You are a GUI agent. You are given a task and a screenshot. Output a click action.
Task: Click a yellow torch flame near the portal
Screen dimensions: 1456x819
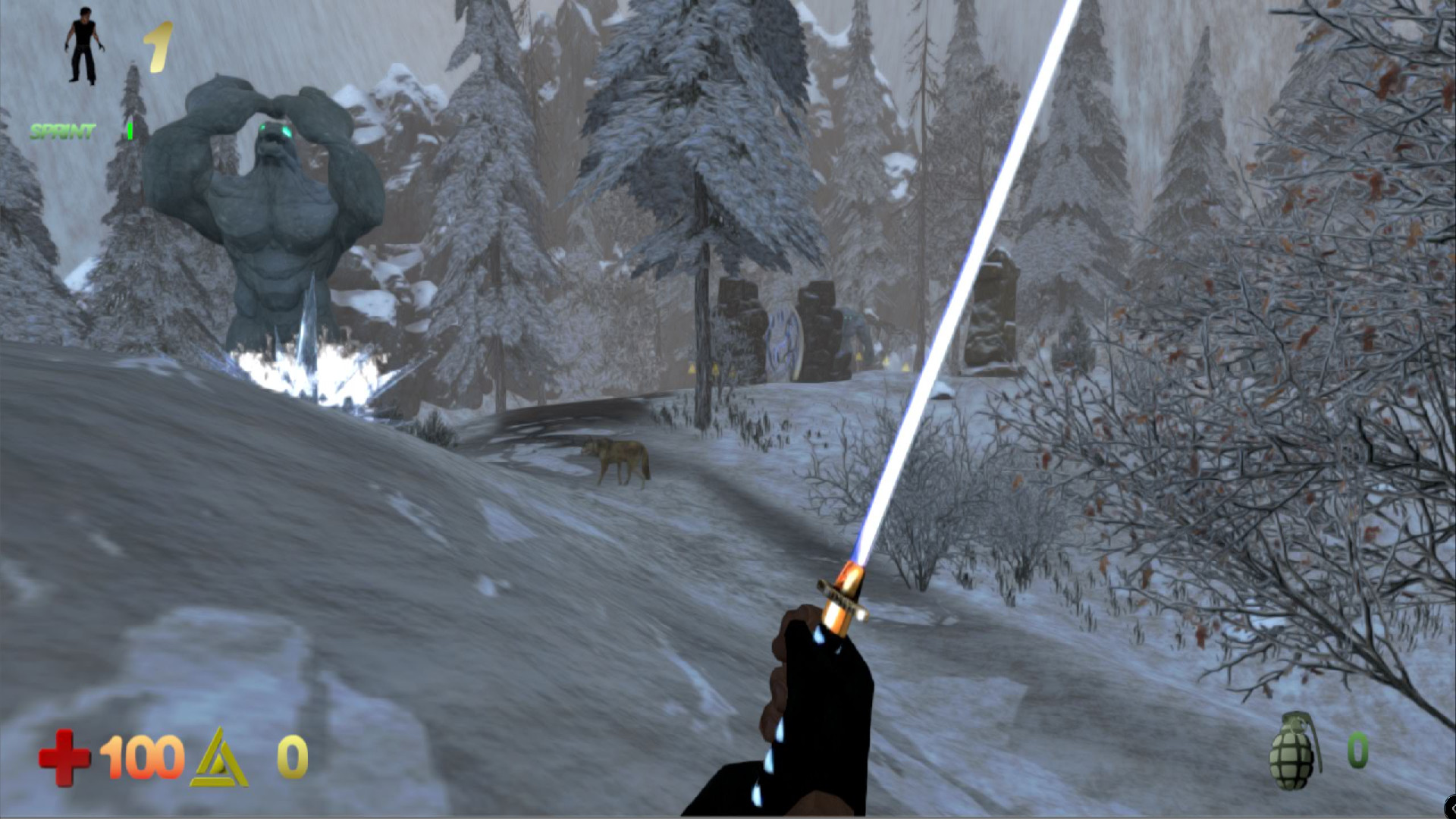(859, 356)
